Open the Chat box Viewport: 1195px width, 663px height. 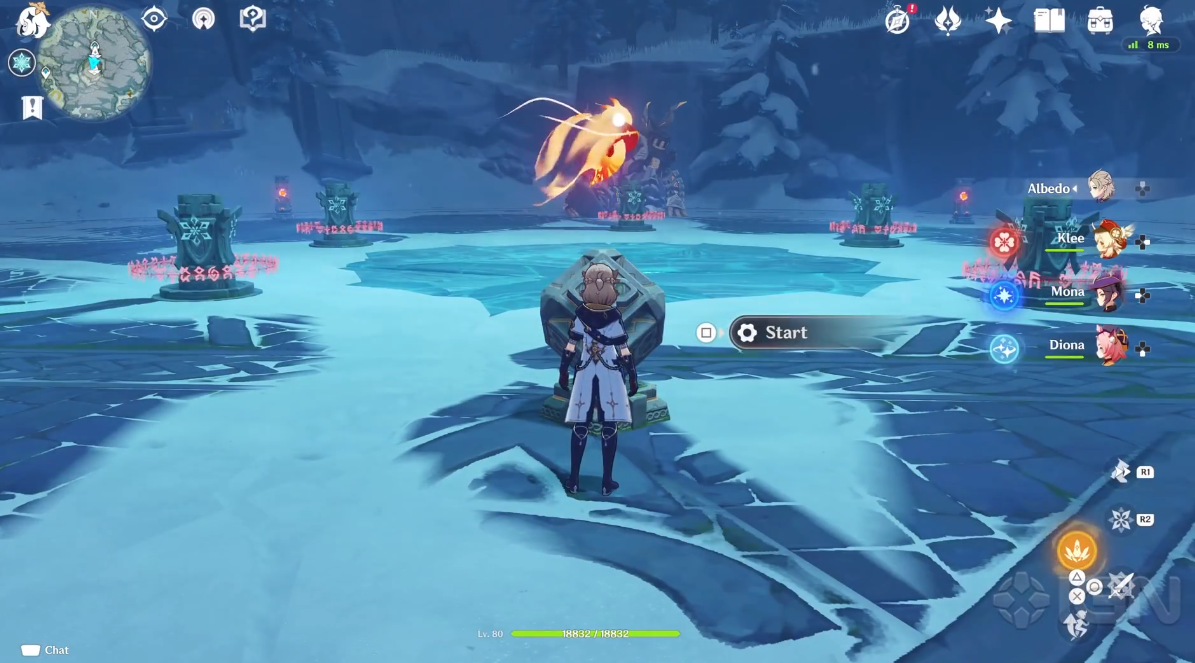click(46, 650)
